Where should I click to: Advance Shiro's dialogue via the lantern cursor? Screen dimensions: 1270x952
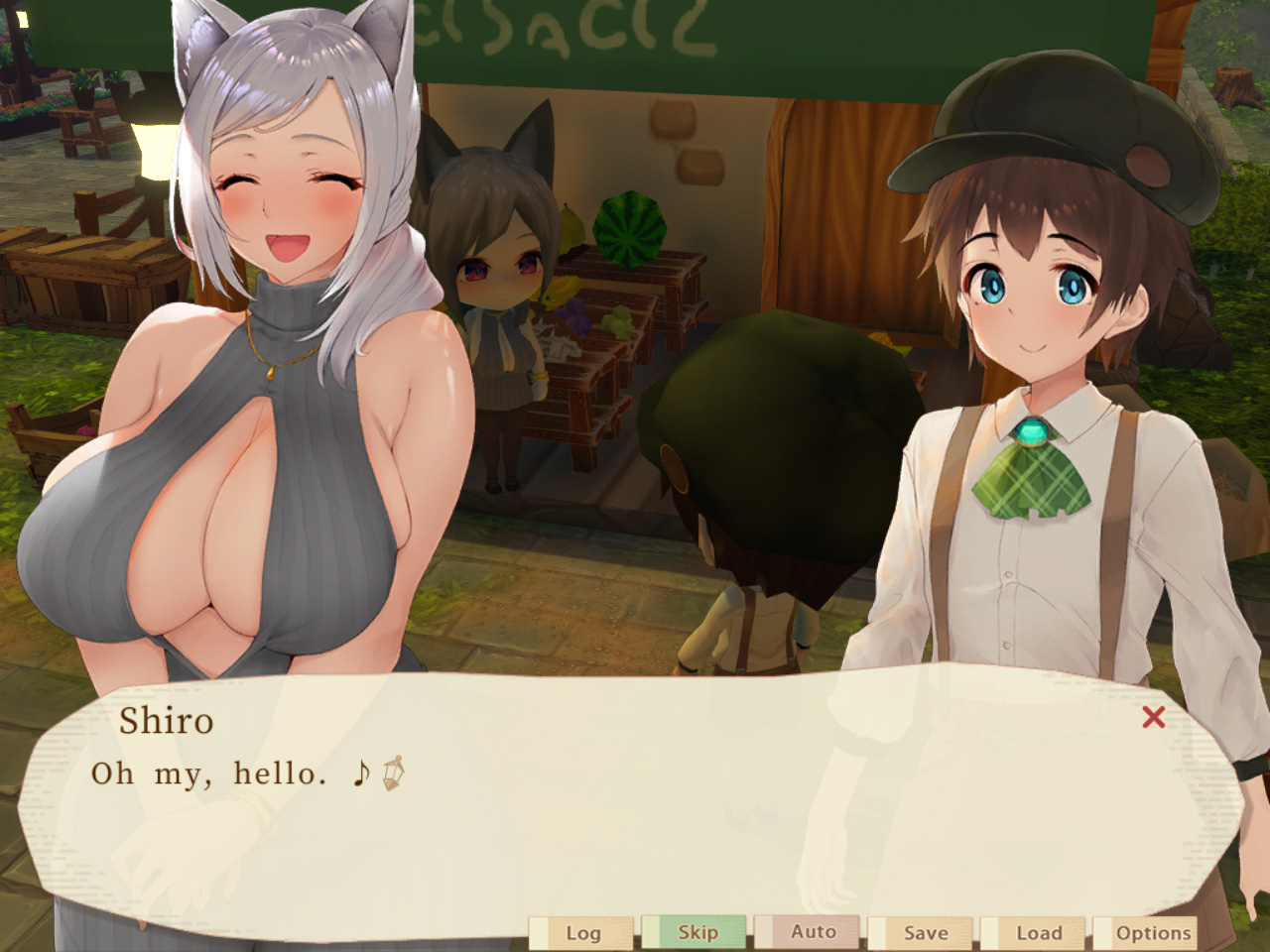click(393, 773)
